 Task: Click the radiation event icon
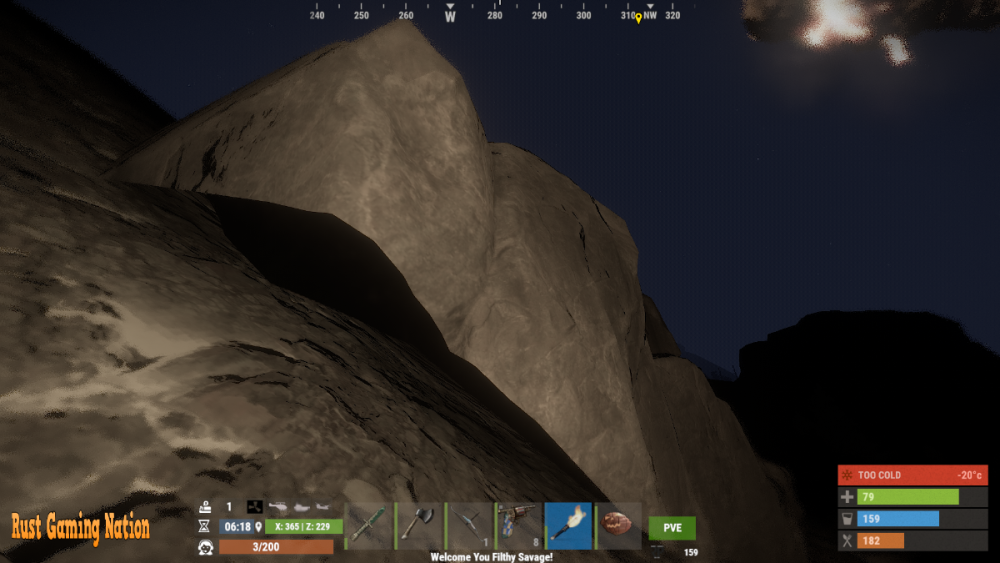coord(255,507)
